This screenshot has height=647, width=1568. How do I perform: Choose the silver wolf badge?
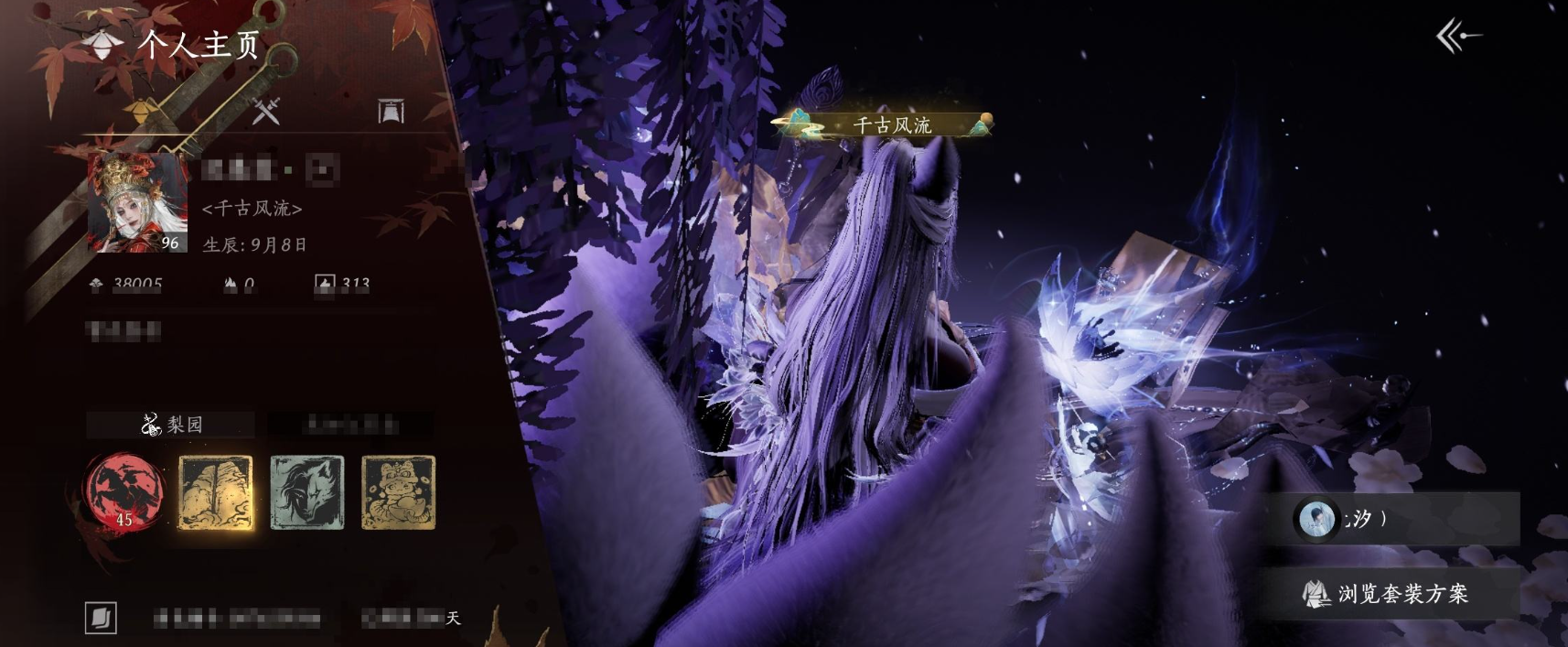[307, 492]
